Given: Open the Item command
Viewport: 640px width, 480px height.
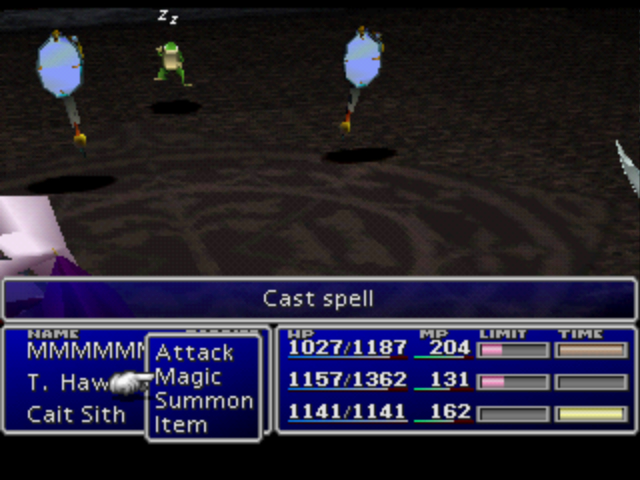Looking at the screenshot, I should click(x=181, y=425).
